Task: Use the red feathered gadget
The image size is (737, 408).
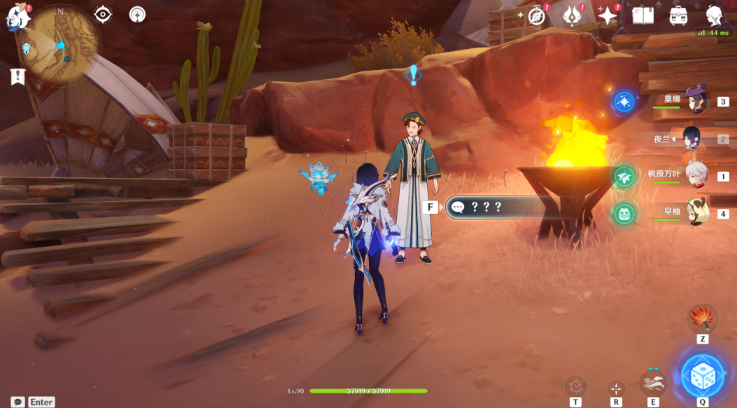Action: click(x=703, y=318)
